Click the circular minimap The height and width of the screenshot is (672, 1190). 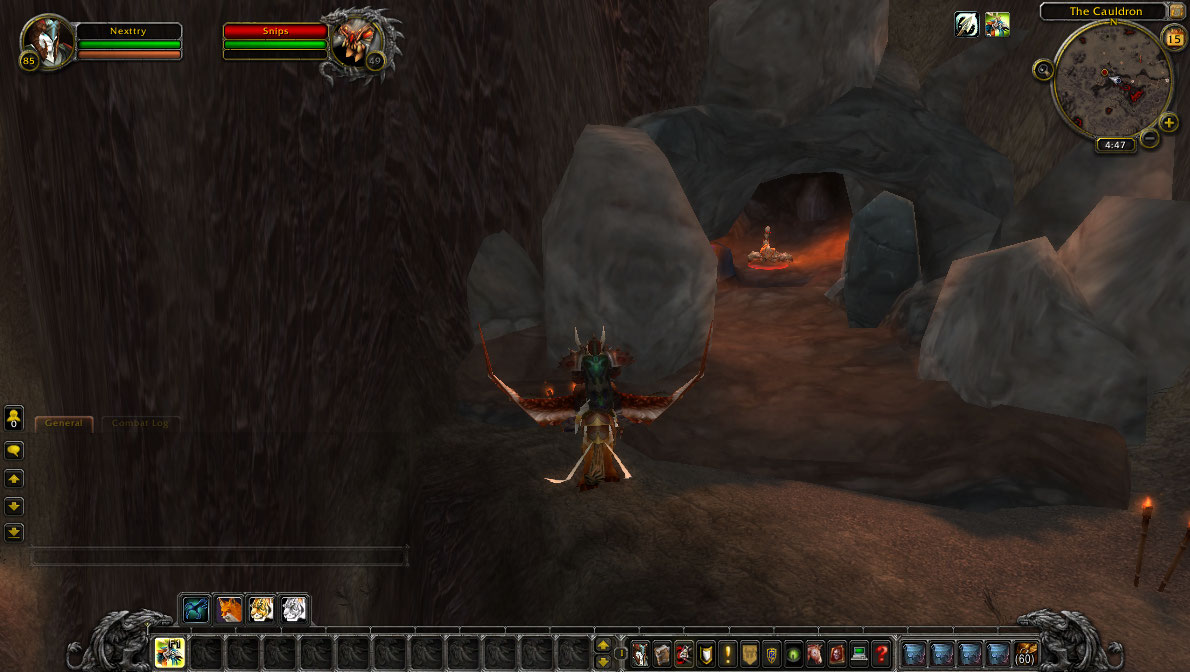(1112, 80)
